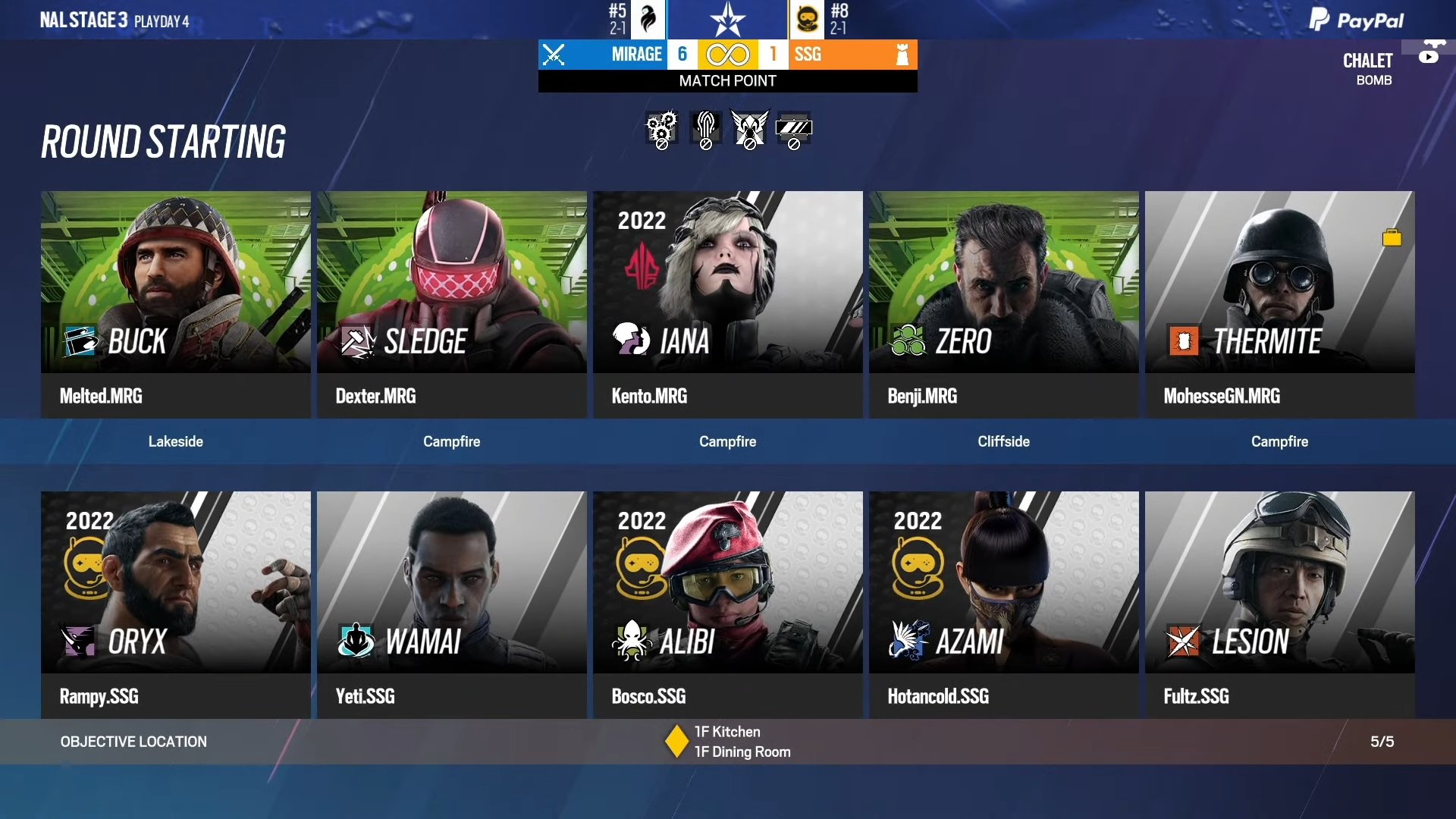Image resolution: width=1456 pixels, height=819 pixels.
Task: Click the crossed swords icon beside MIRAGE
Action: coord(555,54)
